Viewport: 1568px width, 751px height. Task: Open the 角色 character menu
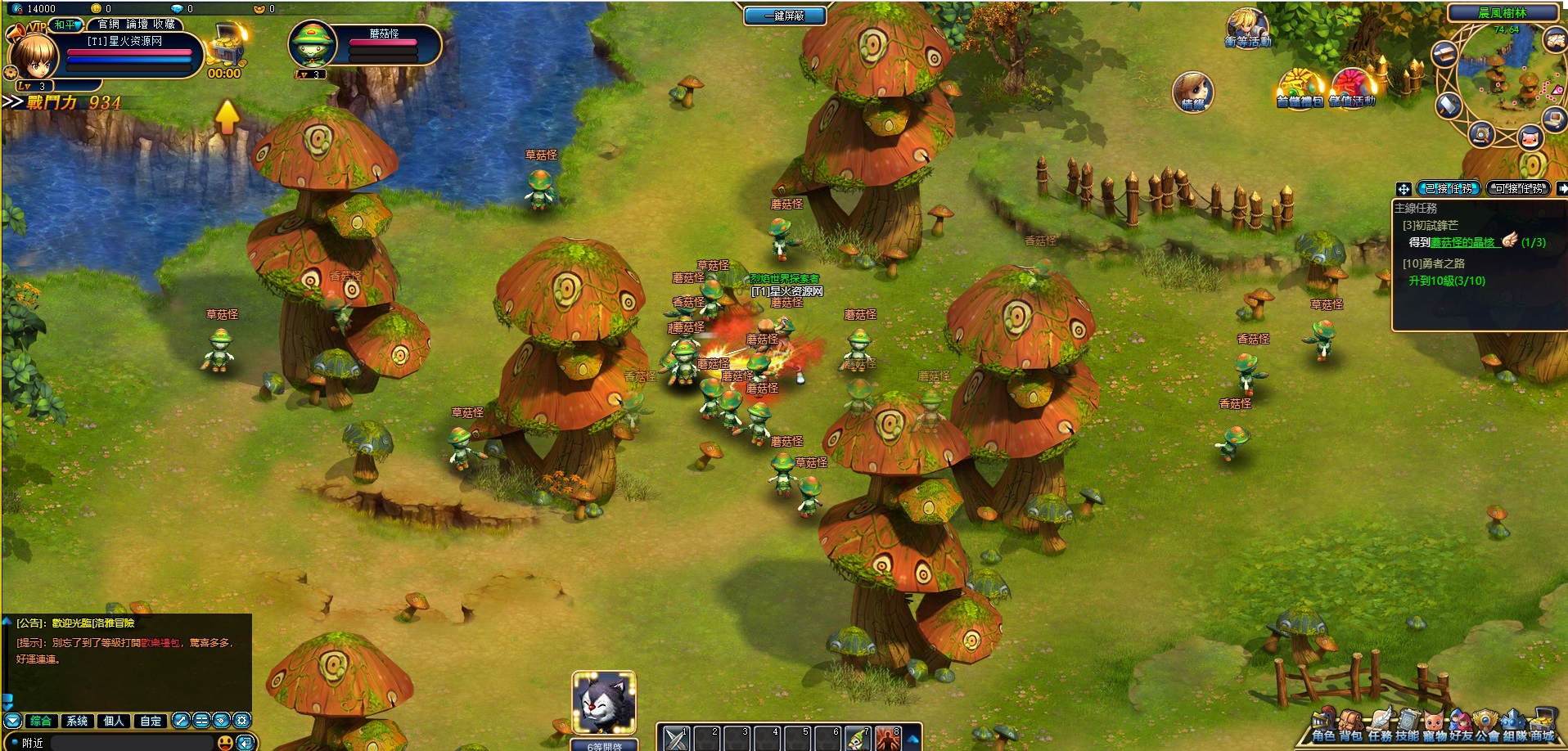point(1323,726)
